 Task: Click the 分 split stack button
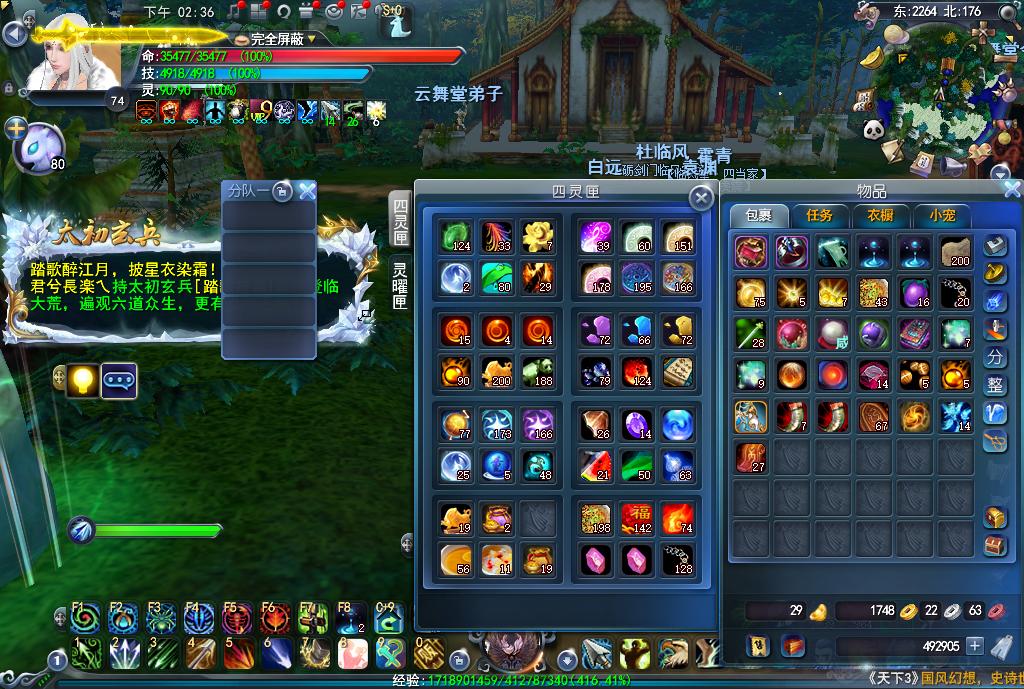click(x=995, y=357)
